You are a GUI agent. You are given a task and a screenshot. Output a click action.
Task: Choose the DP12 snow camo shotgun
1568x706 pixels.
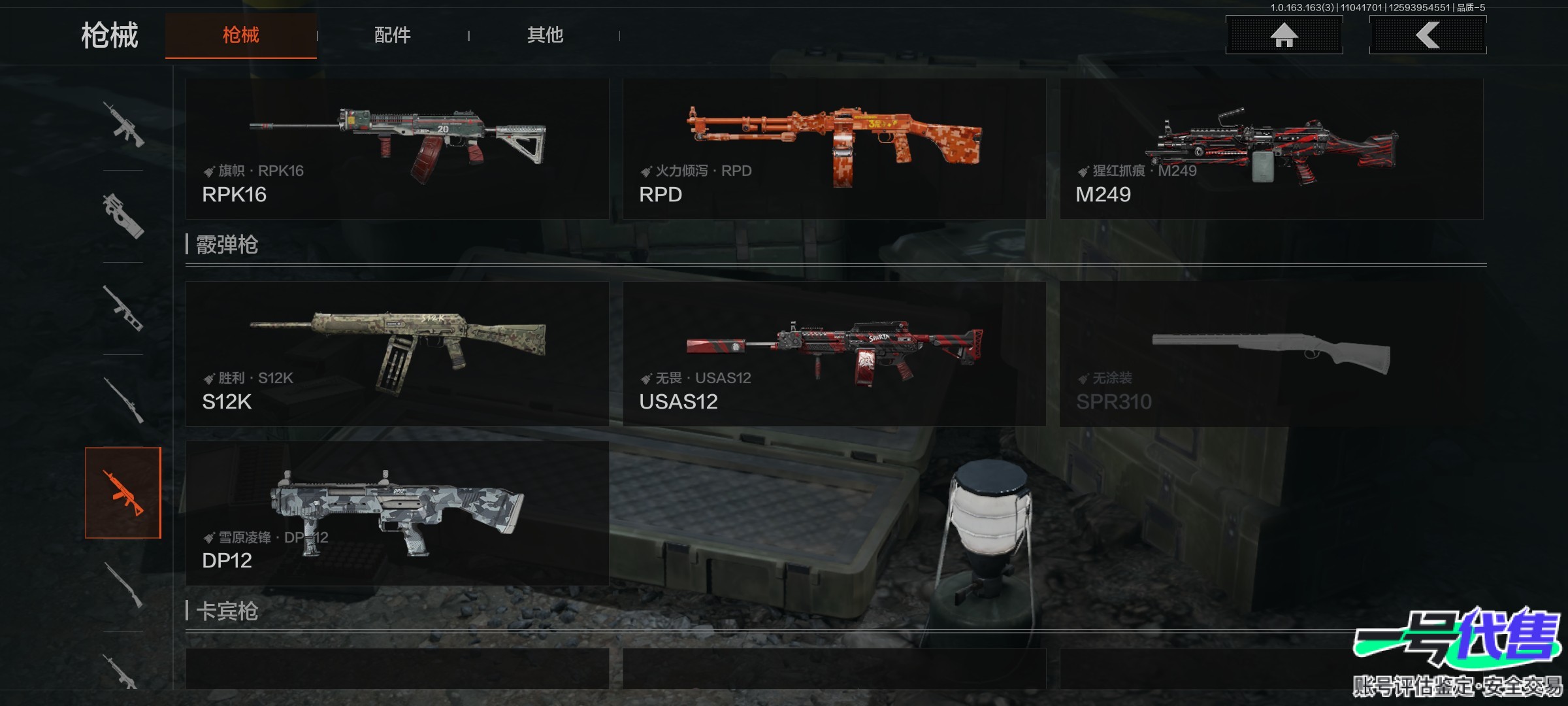397,513
